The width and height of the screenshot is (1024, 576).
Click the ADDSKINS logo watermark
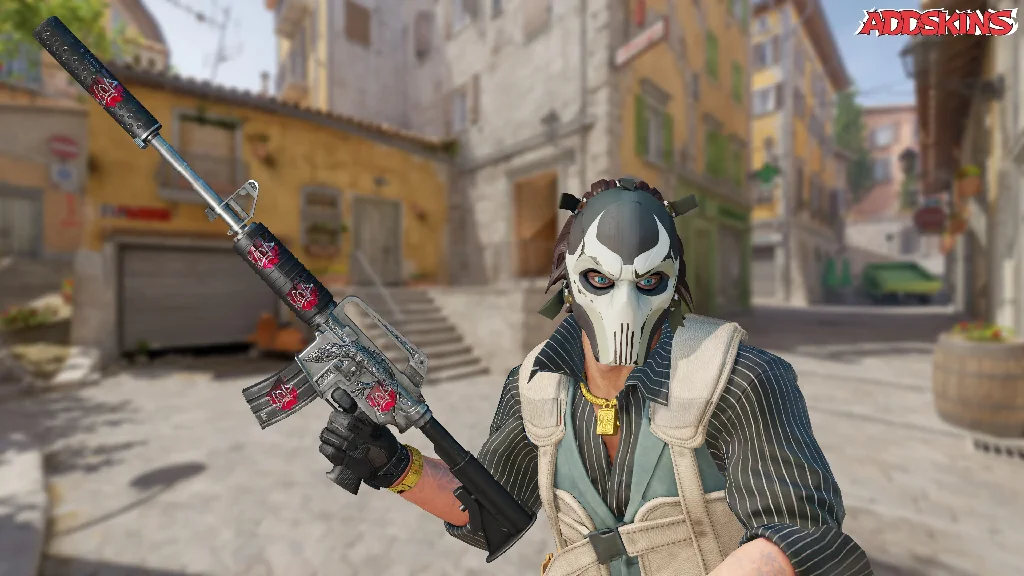[936, 23]
